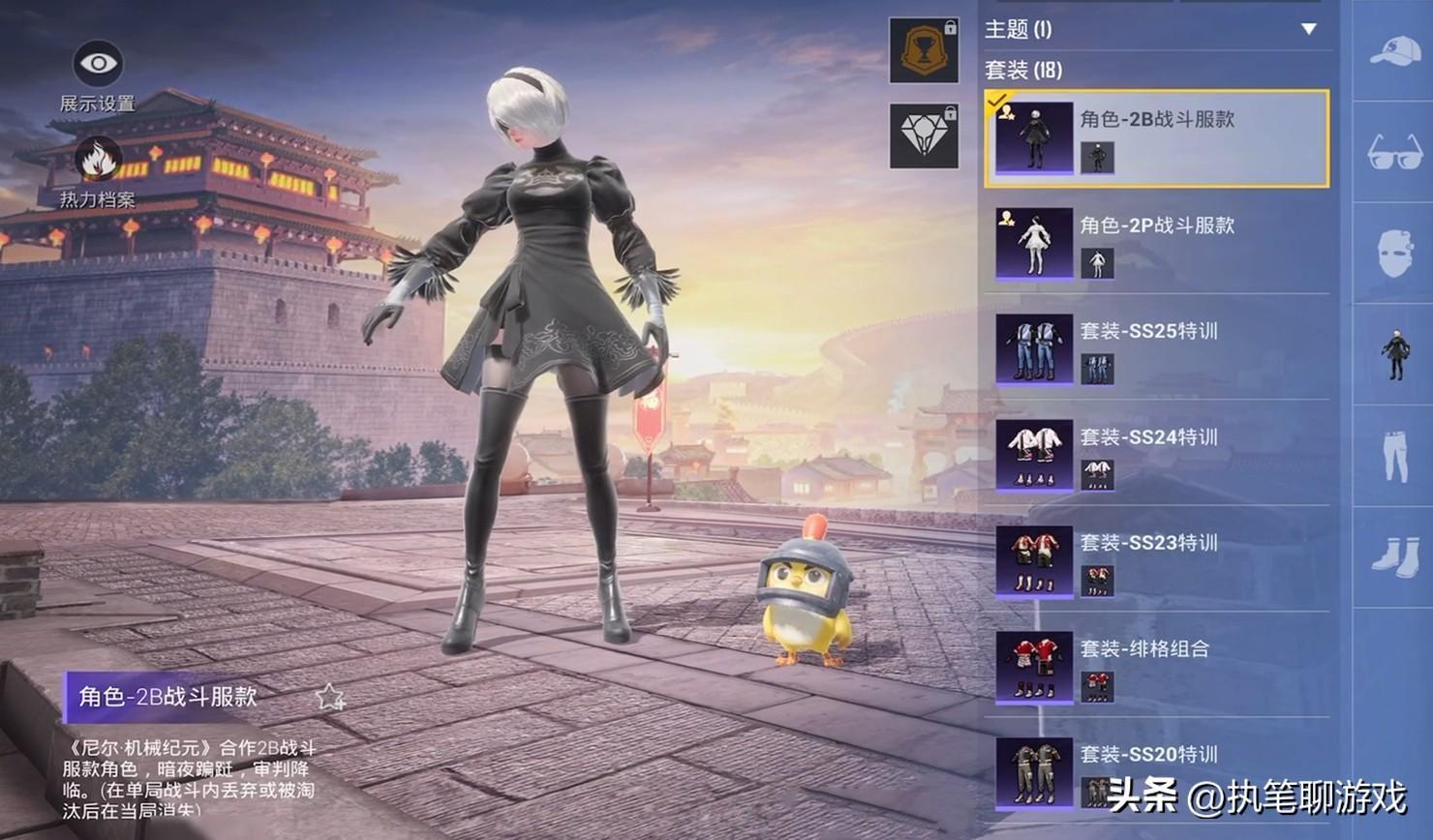The height and width of the screenshot is (840, 1433).
Task: Favorite the outfit with the star icon
Action: [330, 697]
